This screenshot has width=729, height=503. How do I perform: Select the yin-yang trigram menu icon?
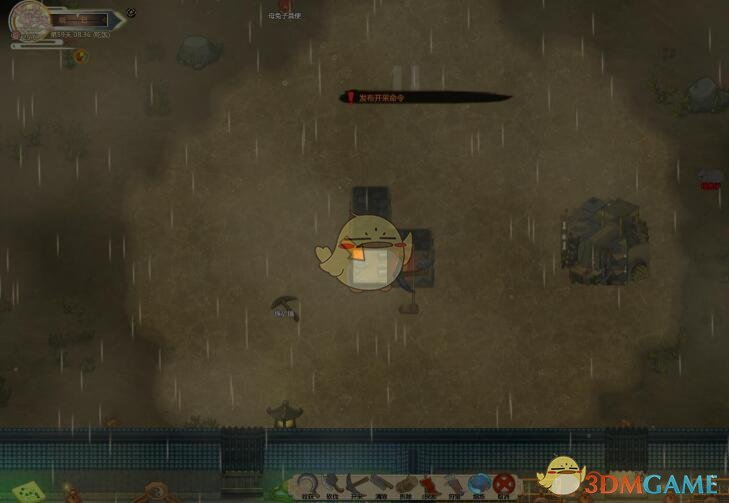pyautogui.click(x=155, y=492)
